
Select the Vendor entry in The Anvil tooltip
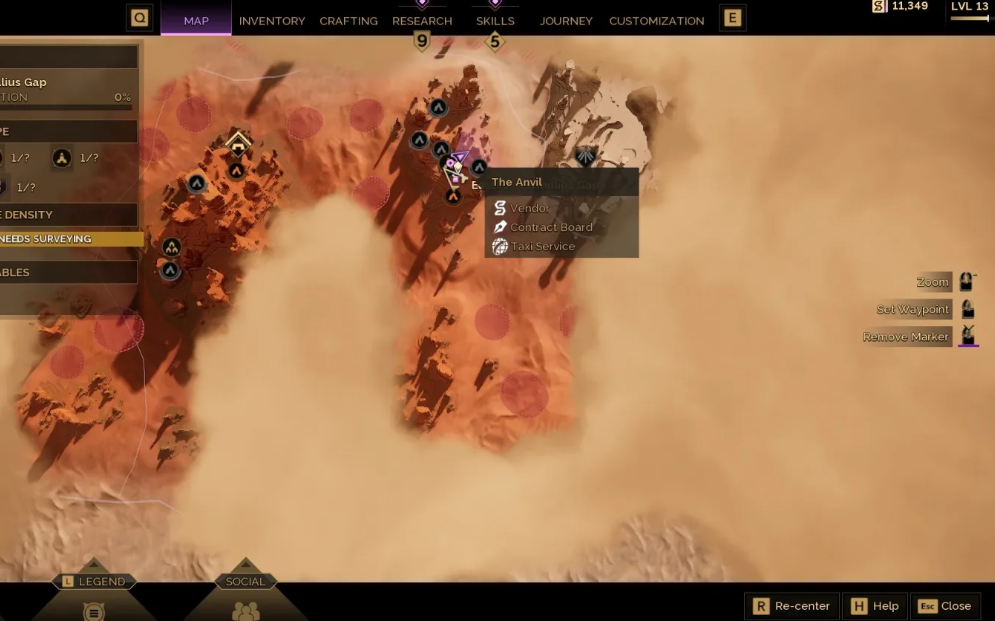coord(530,208)
